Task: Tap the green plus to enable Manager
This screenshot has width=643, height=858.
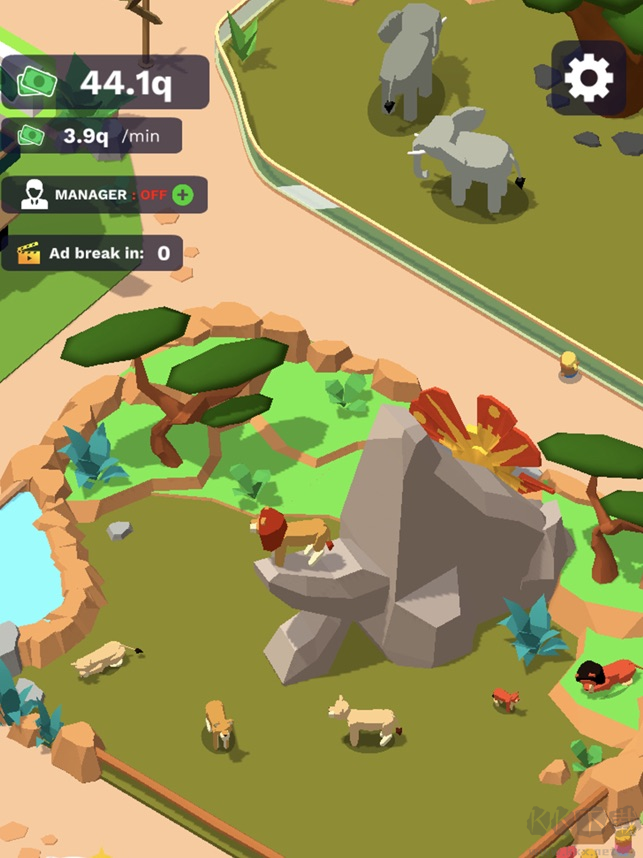Action: [x=182, y=195]
